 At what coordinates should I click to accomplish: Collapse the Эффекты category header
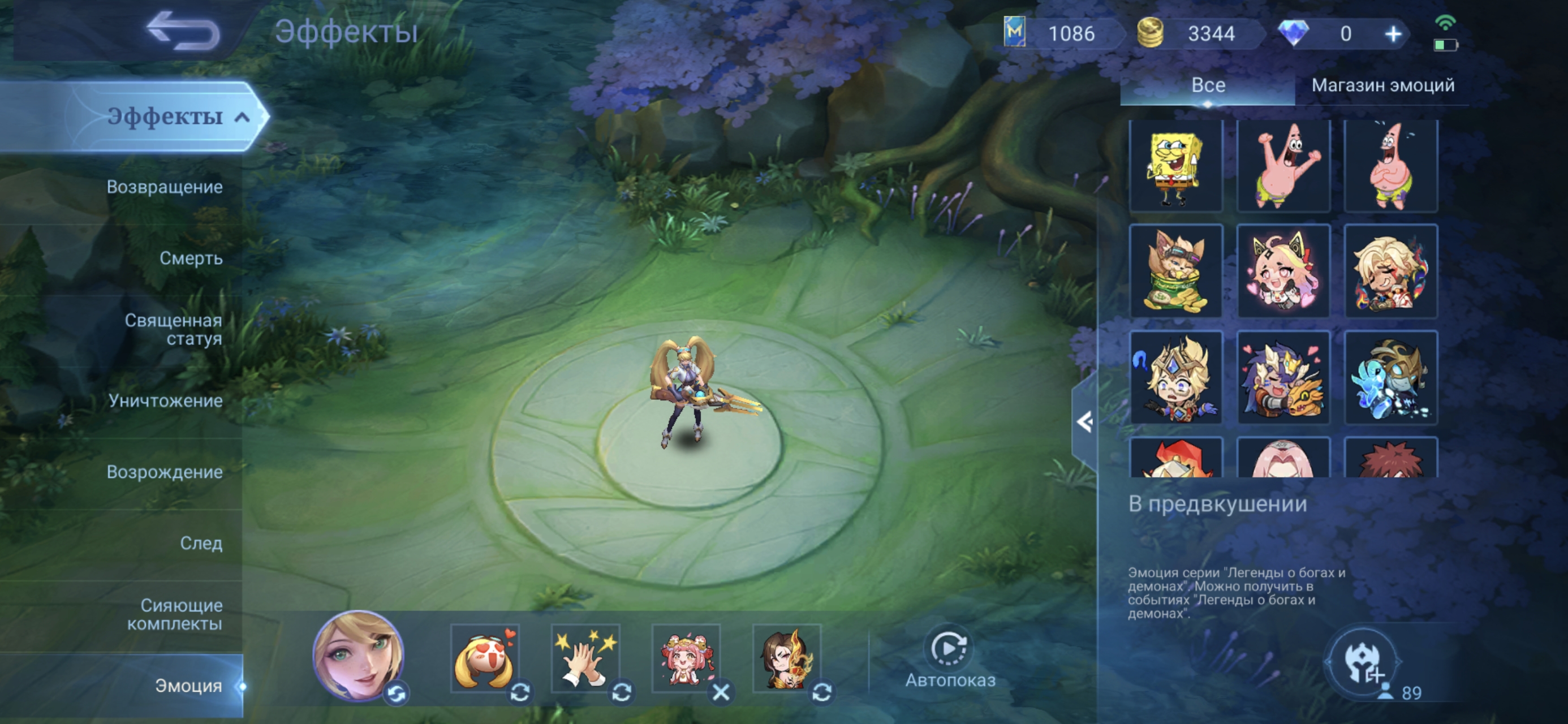[x=242, y=117]
